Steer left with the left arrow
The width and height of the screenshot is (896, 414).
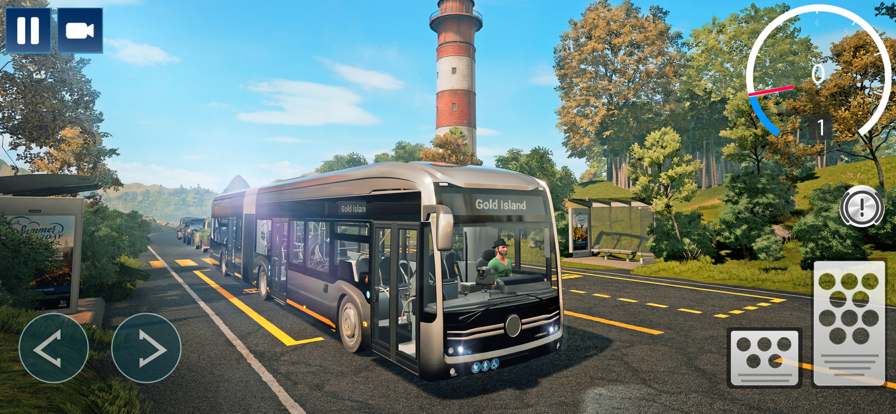coord(53,348)
